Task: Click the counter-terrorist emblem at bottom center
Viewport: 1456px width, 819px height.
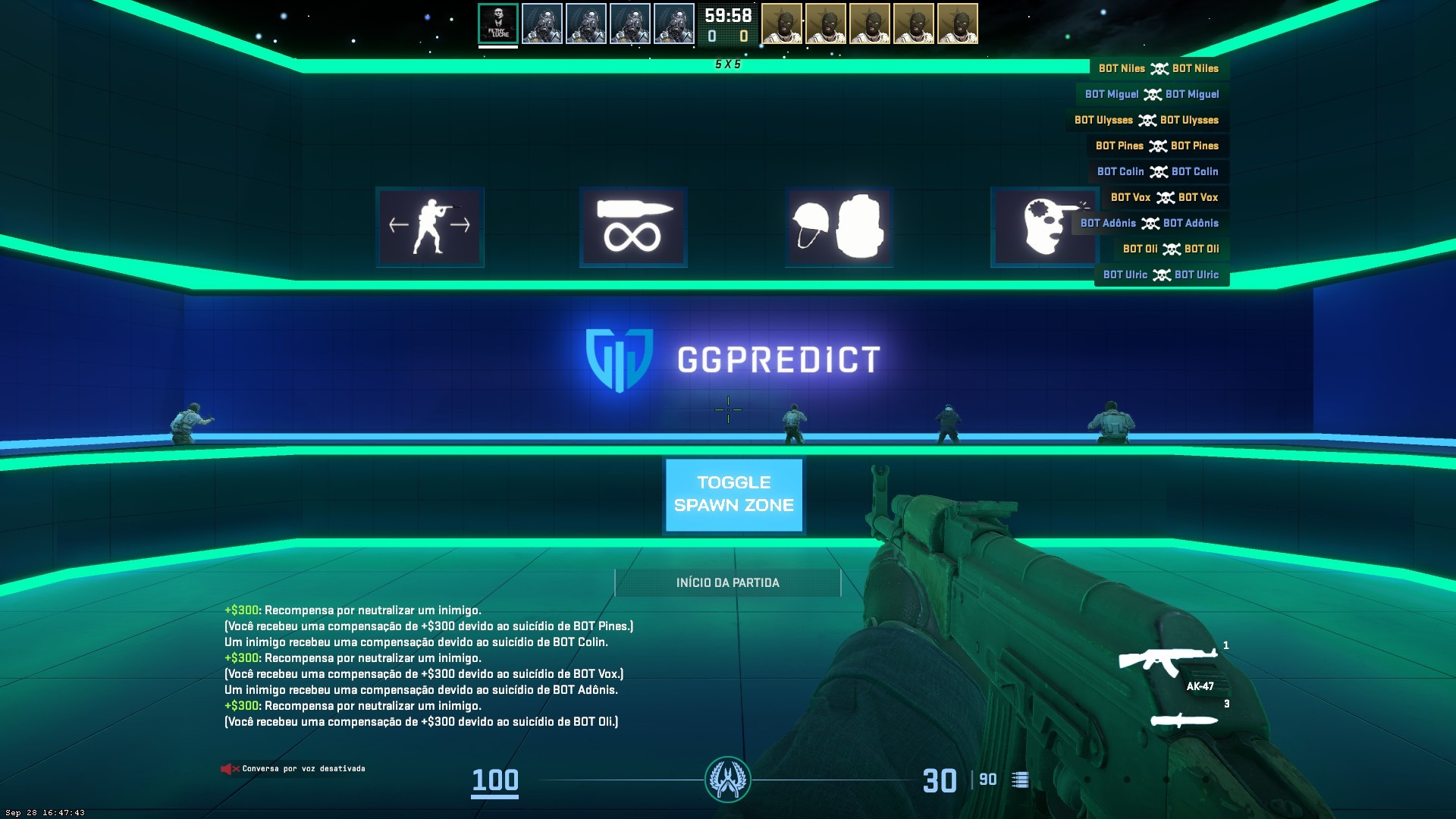Action: [728, 780]
